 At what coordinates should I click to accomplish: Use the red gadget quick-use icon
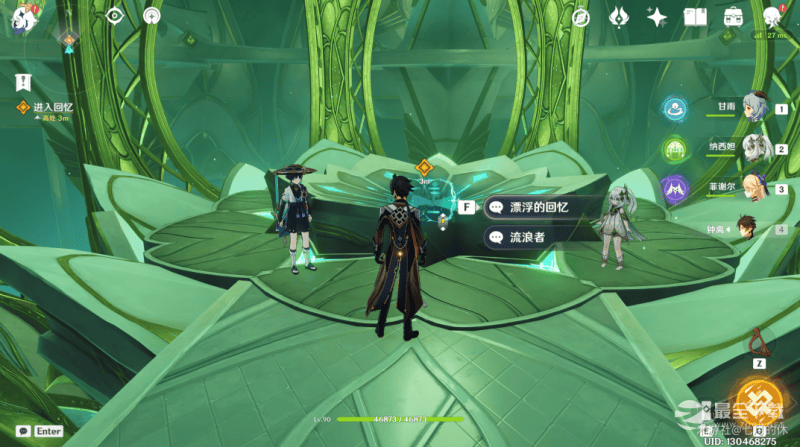point(757,340)
